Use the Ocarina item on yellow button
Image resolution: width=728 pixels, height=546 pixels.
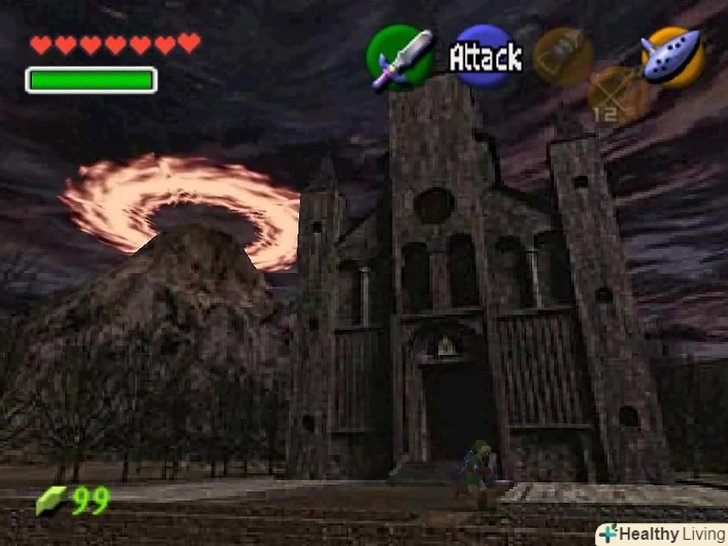[x=672, y=55]
